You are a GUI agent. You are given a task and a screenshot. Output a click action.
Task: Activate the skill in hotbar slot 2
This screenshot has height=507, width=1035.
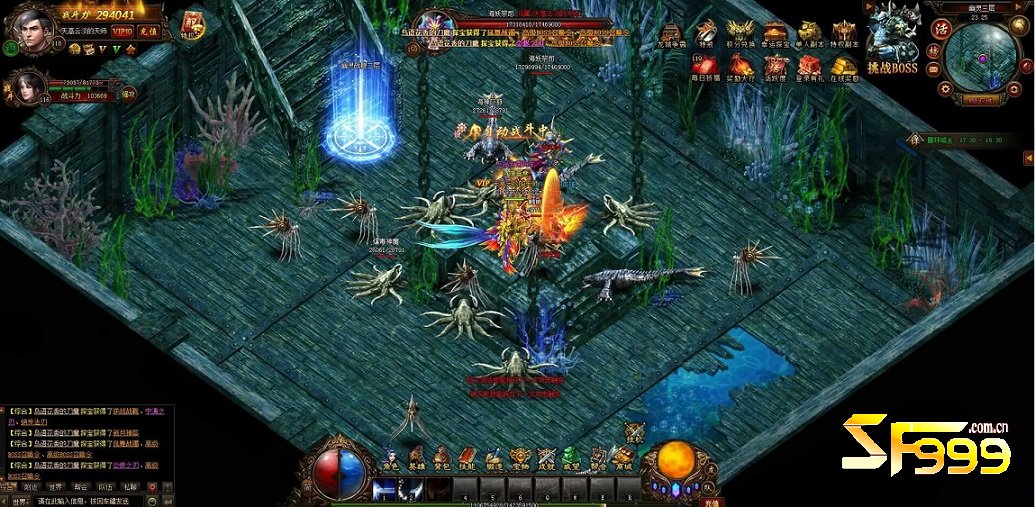(x=412, y=489)
